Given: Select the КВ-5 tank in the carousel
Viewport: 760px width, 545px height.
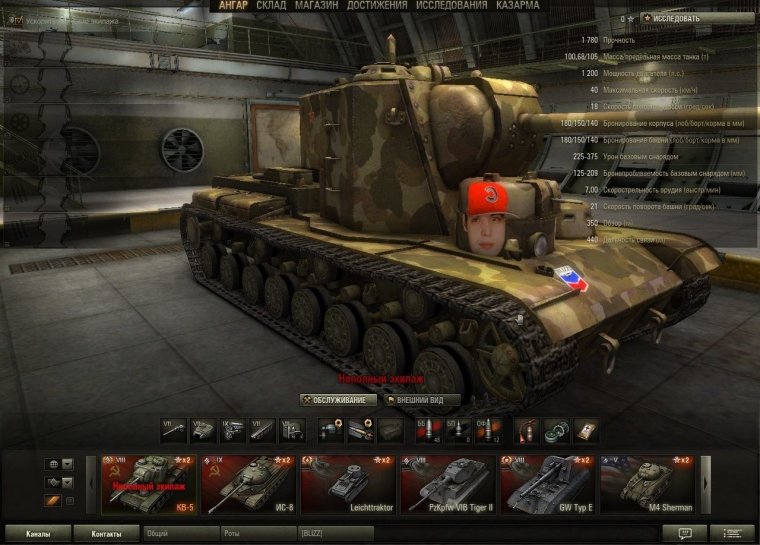Looking at the screenshot, I should click(148, 484).
